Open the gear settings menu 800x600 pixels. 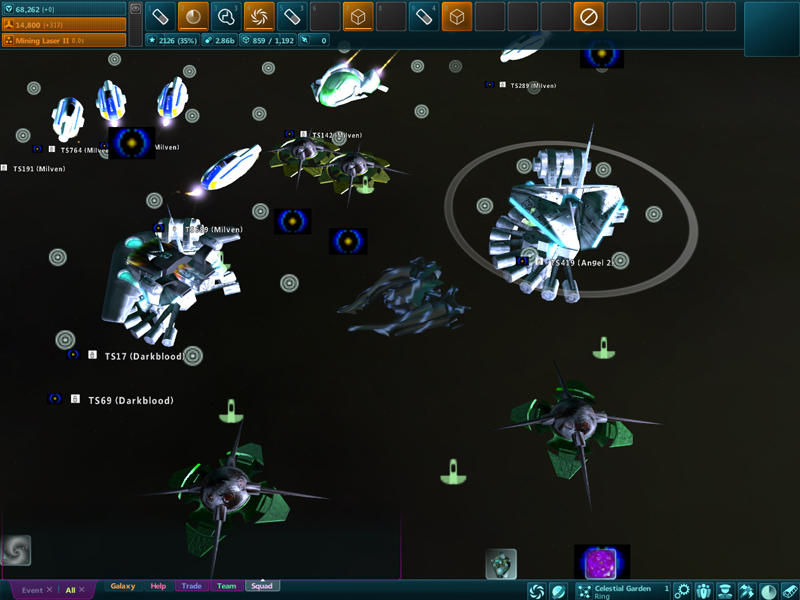click(x=682, y=591)
